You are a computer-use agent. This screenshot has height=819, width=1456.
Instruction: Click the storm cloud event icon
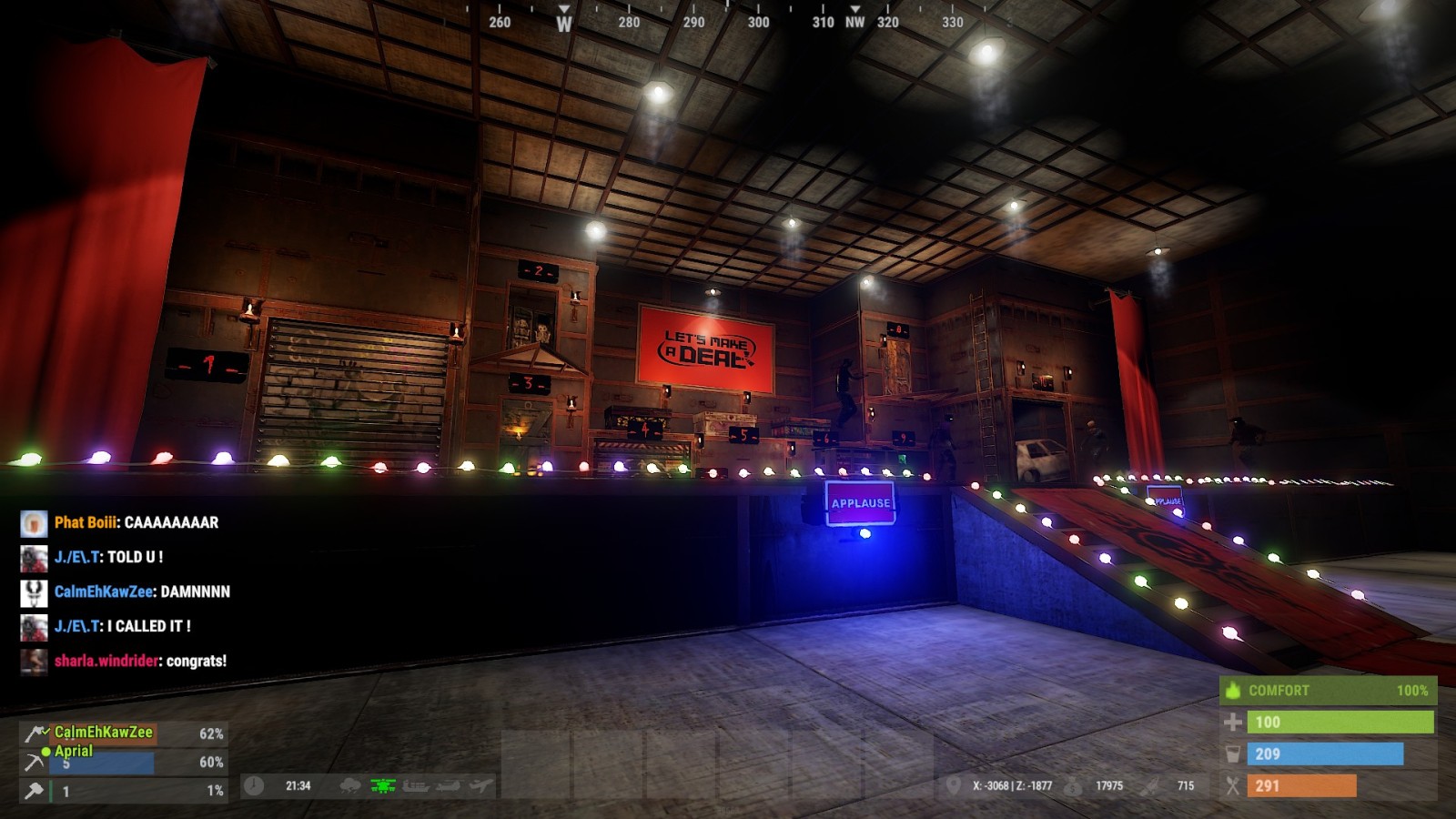point(350,785)
